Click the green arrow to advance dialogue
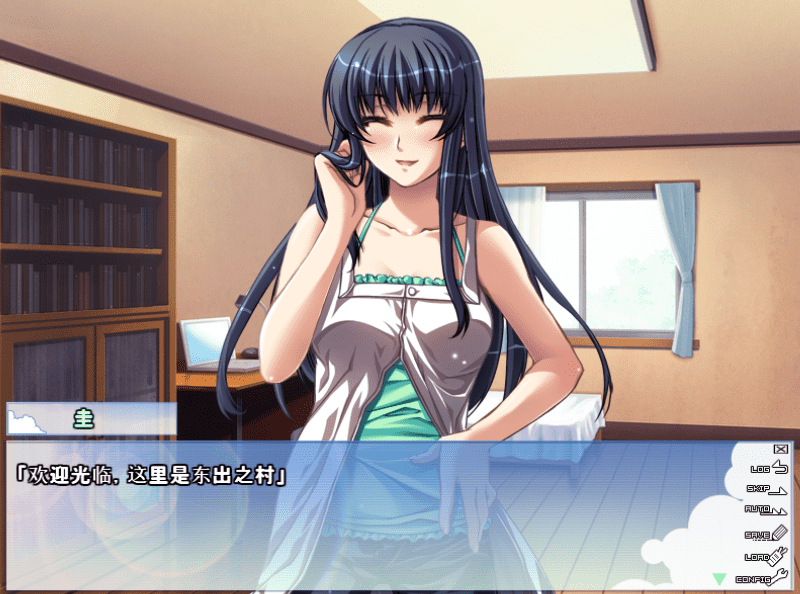Screen dimensions: 800x594 [x=718, y=578]
